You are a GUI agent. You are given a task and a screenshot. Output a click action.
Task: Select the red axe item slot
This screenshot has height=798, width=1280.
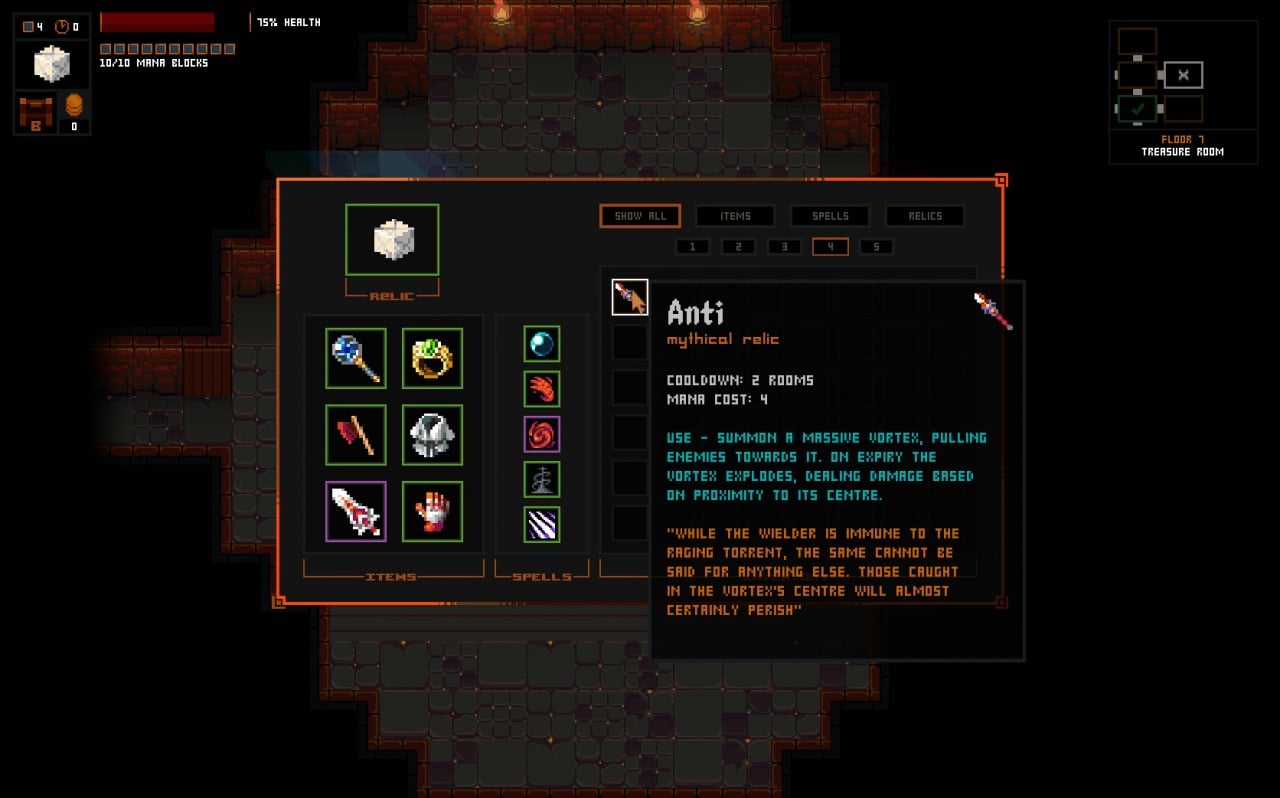tap(355, 435)
